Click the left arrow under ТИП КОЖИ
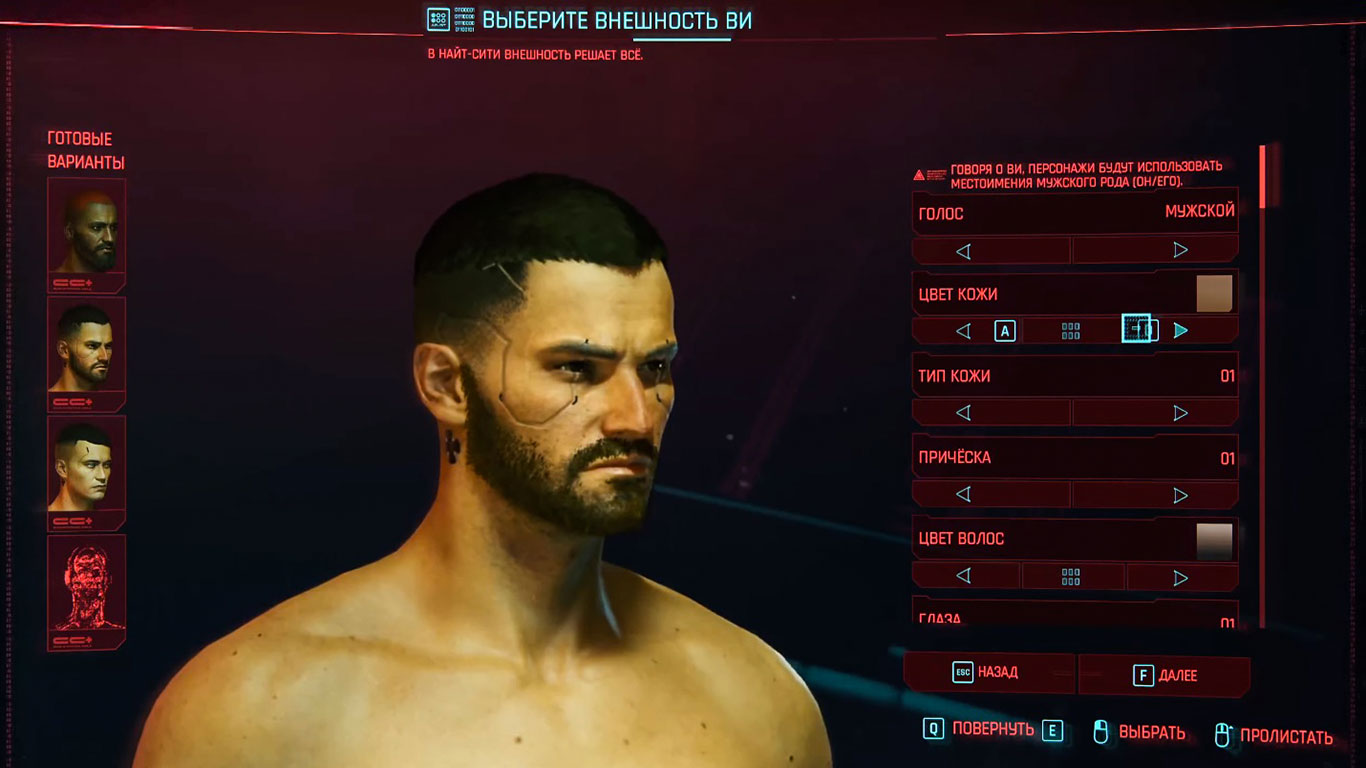Image resolution: width=1366 pixels, height=768 pixels. click(x=963, y=411)
